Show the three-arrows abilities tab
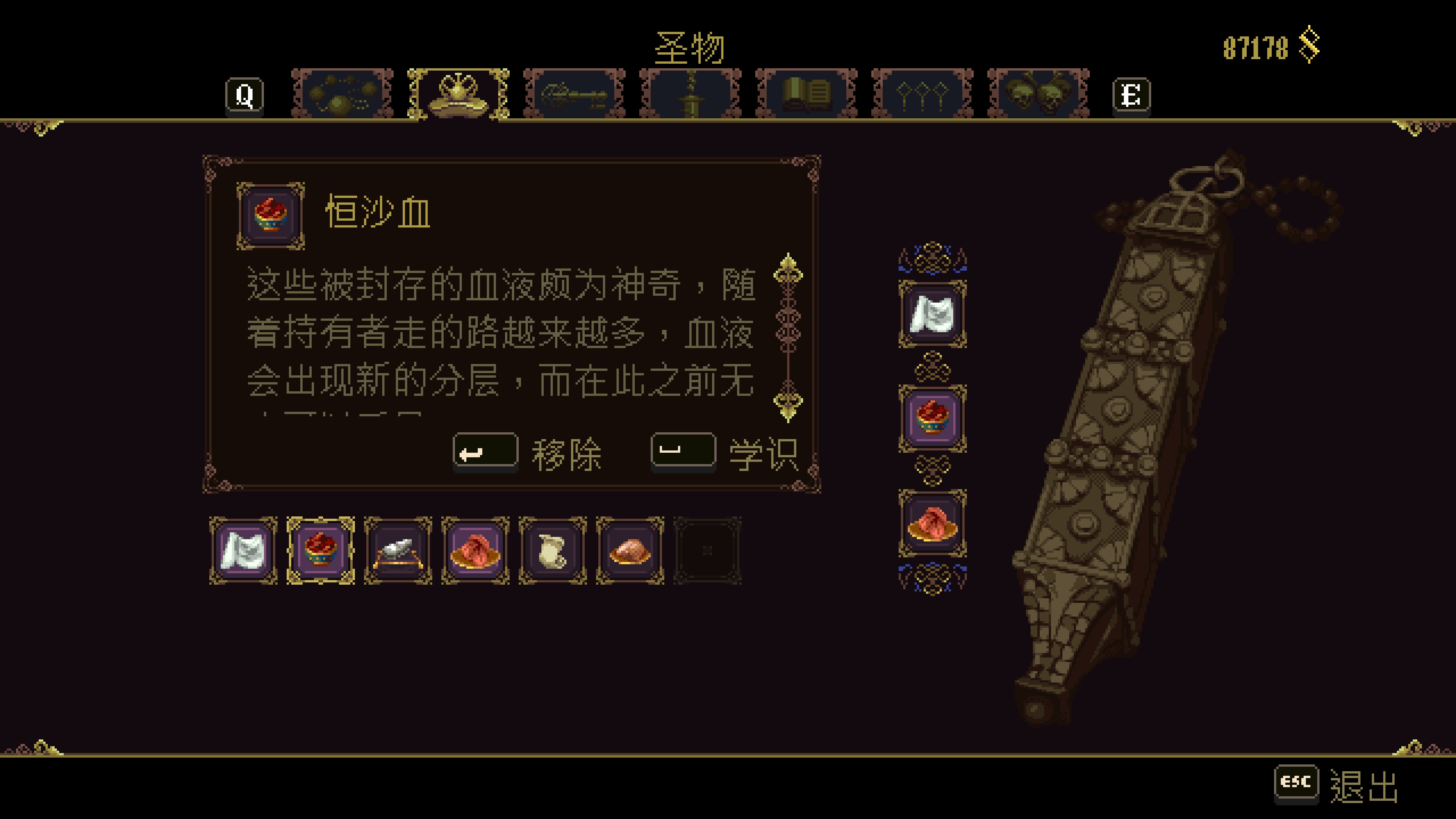 (923, 94)
